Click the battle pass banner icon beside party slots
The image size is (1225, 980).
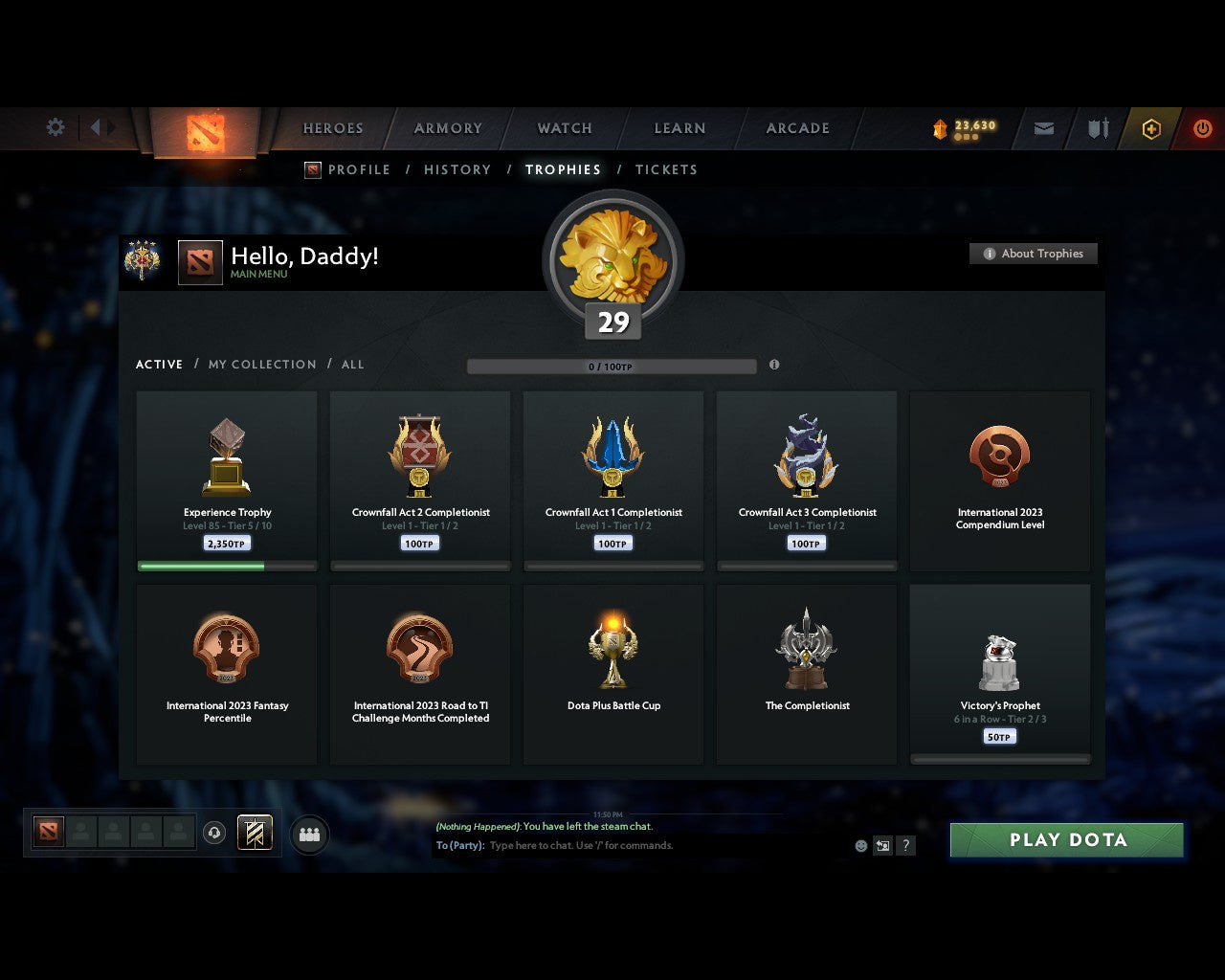(x=254, y=833)
